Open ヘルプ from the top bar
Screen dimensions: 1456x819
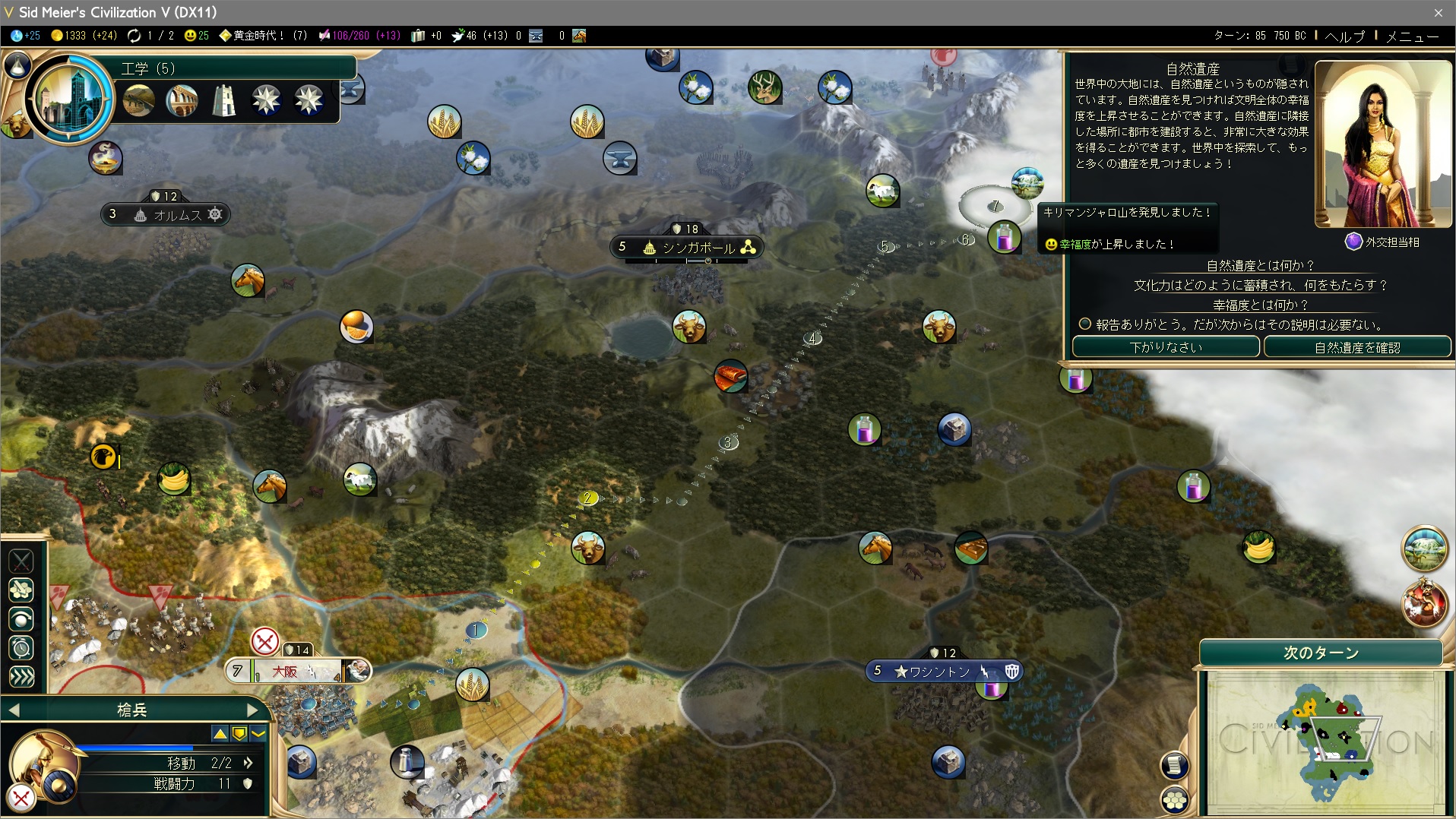(1344, 36)
